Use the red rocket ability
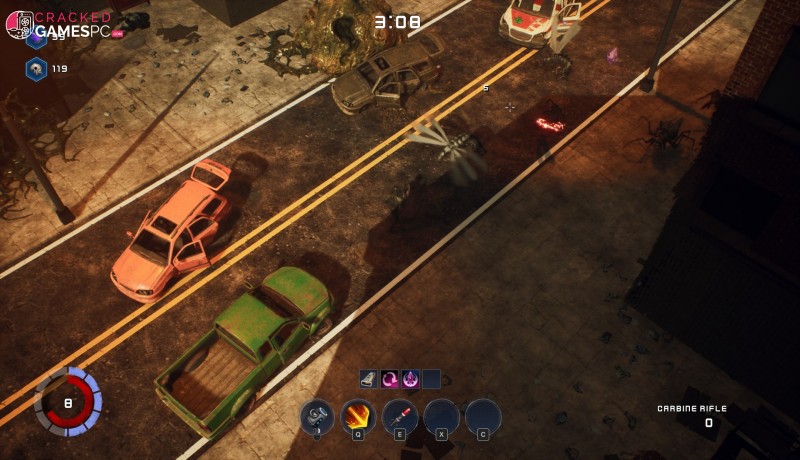 pos(400,415)
